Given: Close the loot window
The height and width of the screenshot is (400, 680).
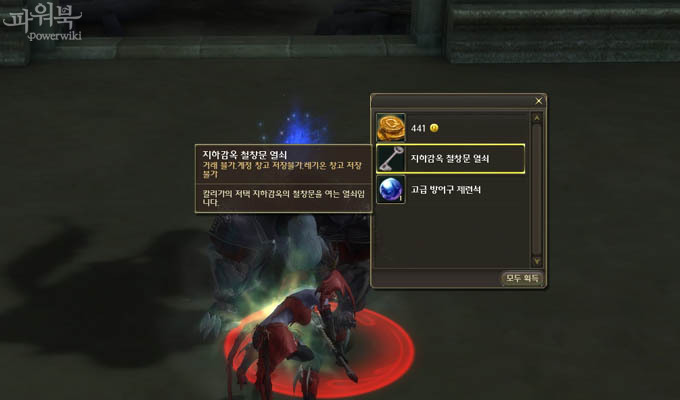Looking at the screenshot, I should [x=539, y=101].
